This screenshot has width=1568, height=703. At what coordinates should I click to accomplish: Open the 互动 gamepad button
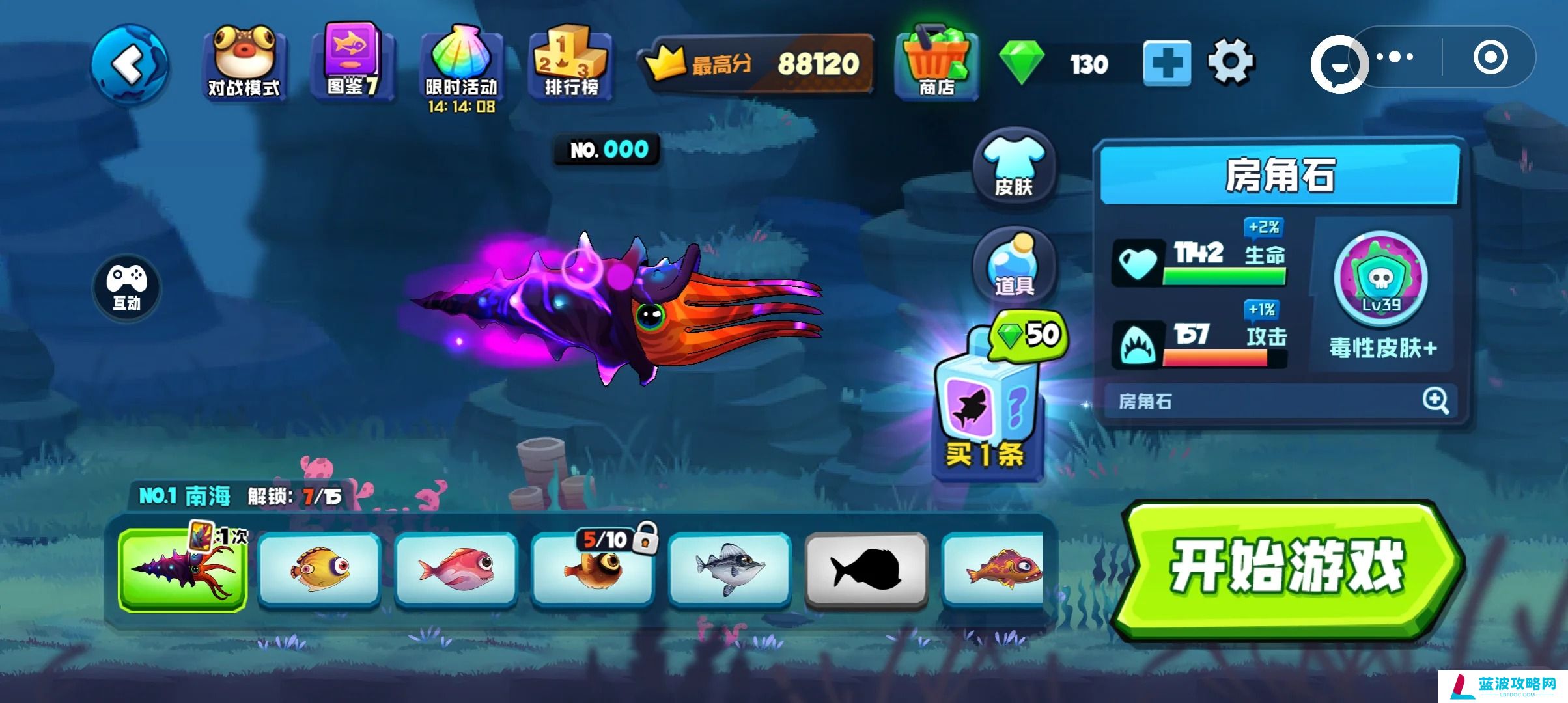tap(127, 286)
